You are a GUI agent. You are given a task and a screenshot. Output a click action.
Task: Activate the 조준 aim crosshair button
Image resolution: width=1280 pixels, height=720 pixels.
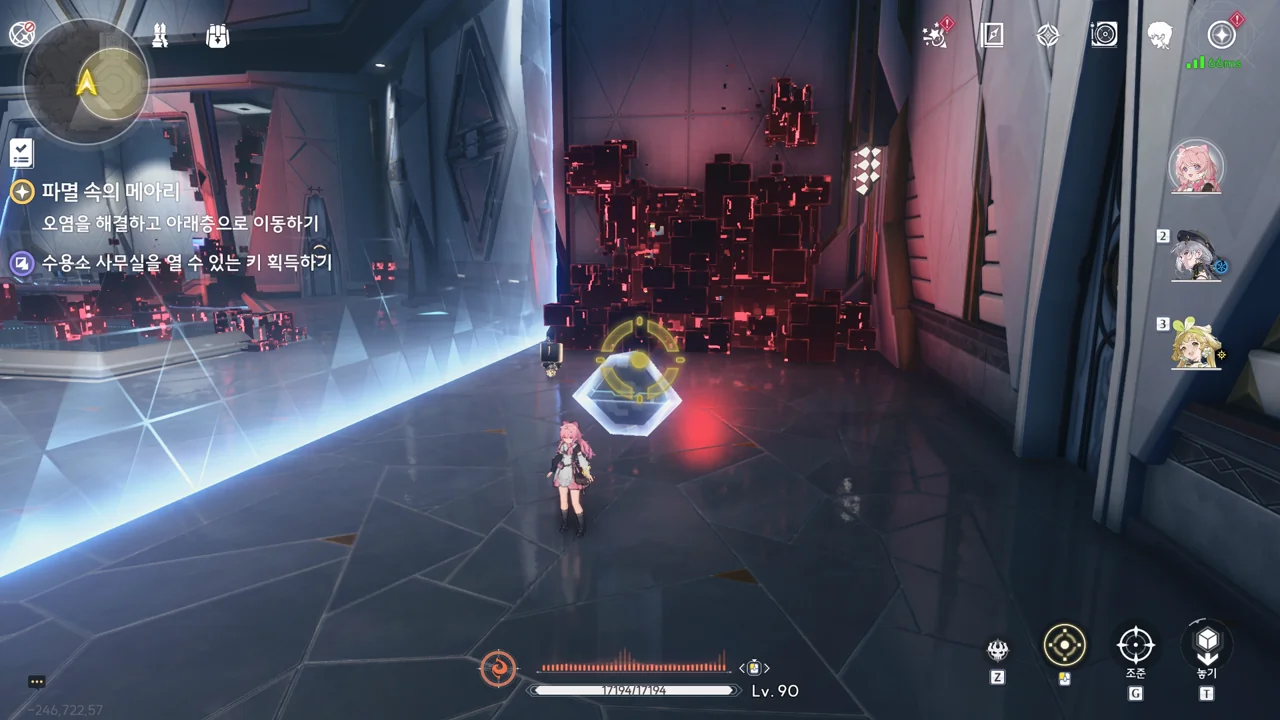(x=1135, y=645)
